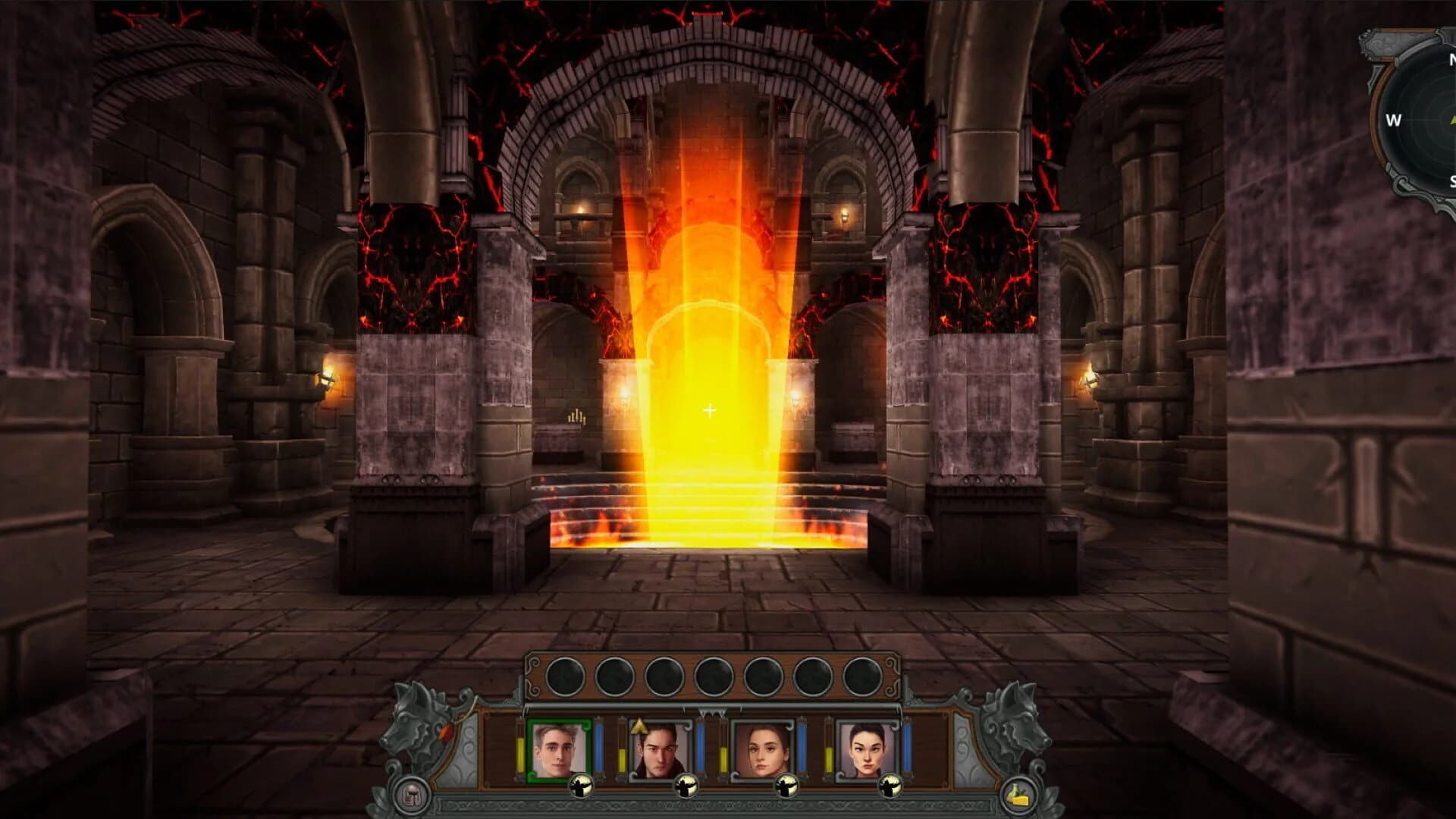Open equipment using the helmet icon
Viewport: 1456px width, 819px height.
412,793
